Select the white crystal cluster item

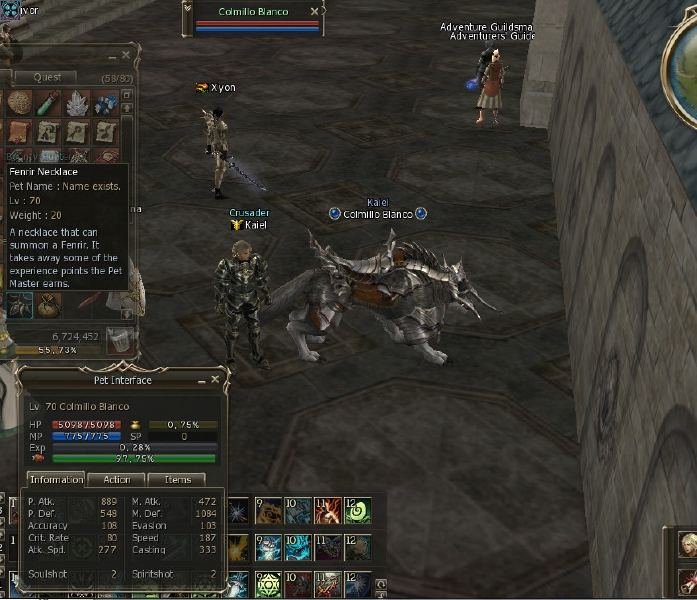[x=77, y=102]
